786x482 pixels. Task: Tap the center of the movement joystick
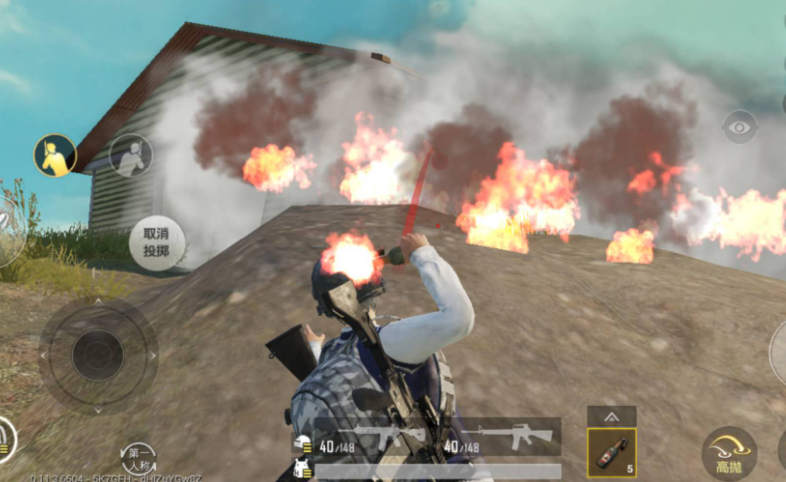[x=98, y=354]
